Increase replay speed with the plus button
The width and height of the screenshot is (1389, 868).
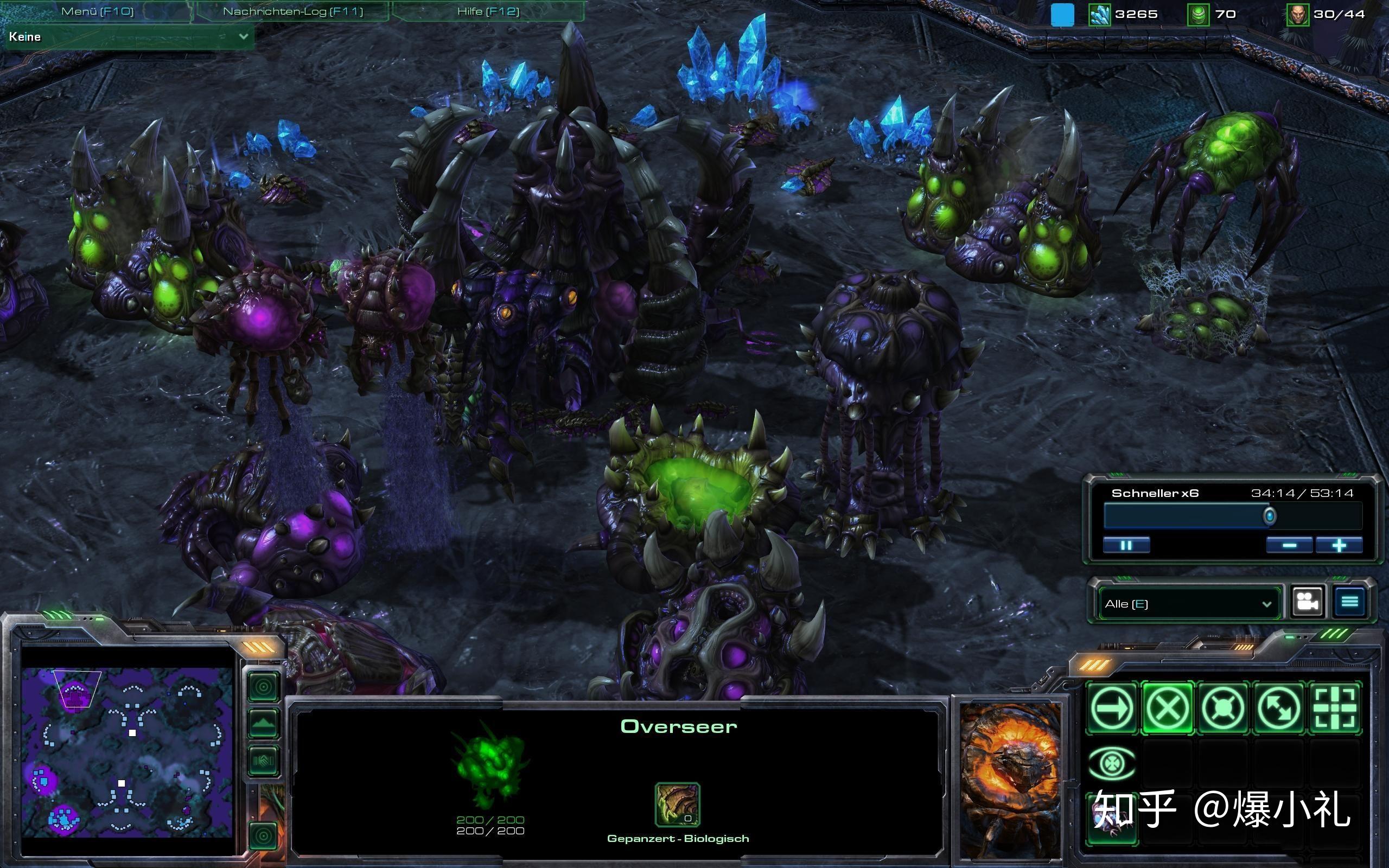coord(1339,545)
